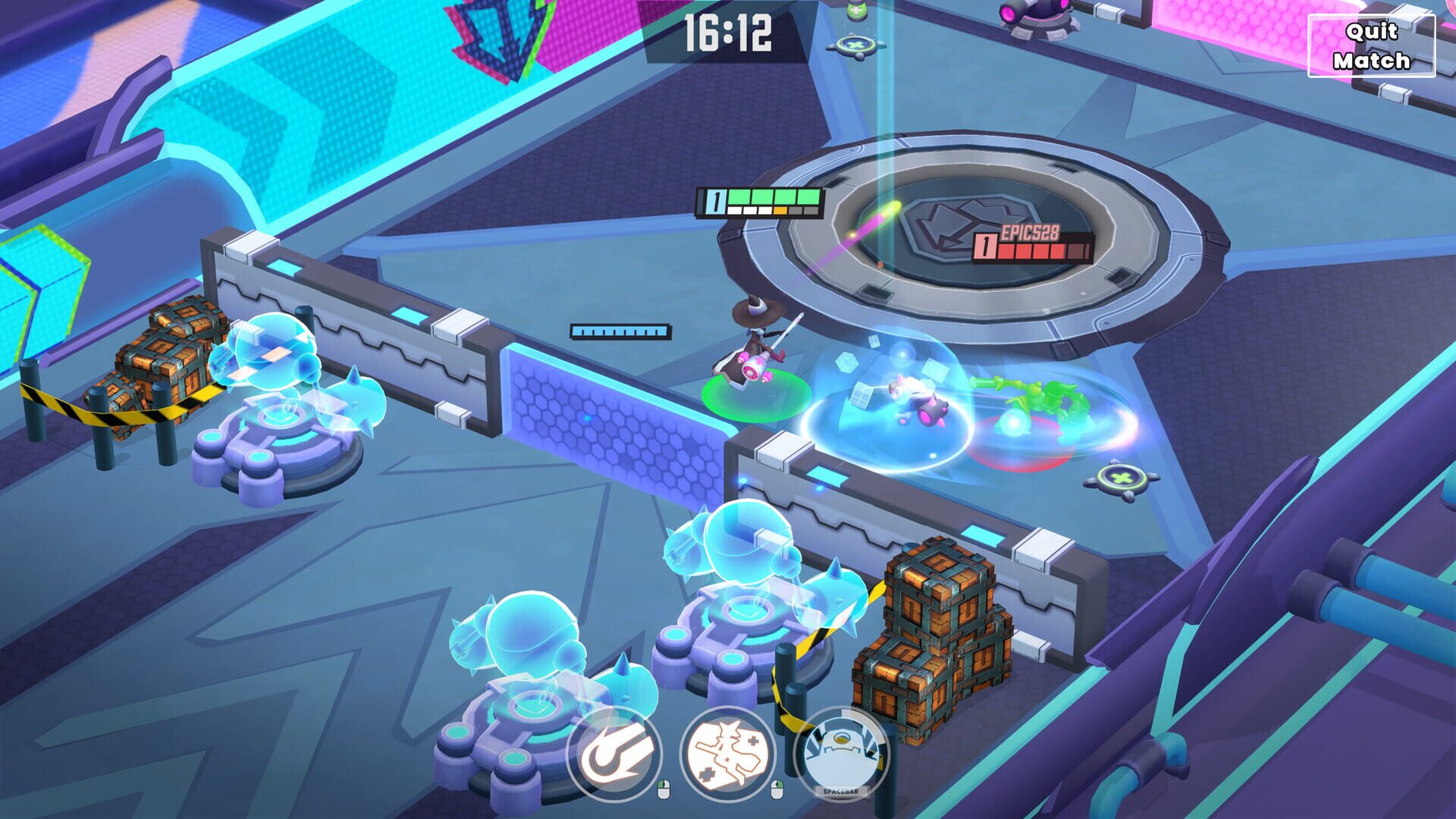The image size is (1456, 819).
Task: Click the green pickup marker near the top wall
Action: click(x=855, y=47)
